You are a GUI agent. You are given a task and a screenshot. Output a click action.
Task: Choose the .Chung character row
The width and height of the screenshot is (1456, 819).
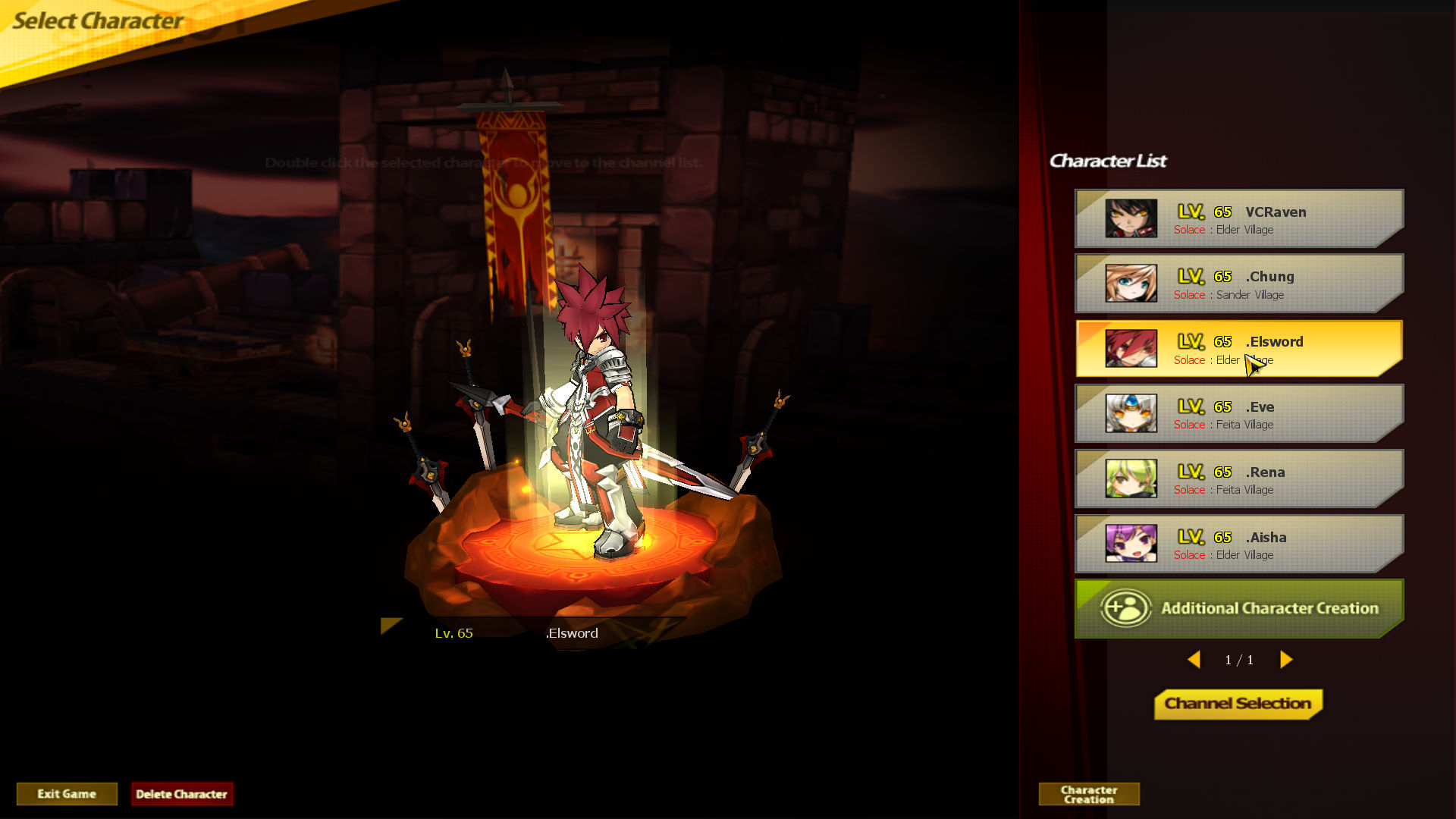[1238, 284]
